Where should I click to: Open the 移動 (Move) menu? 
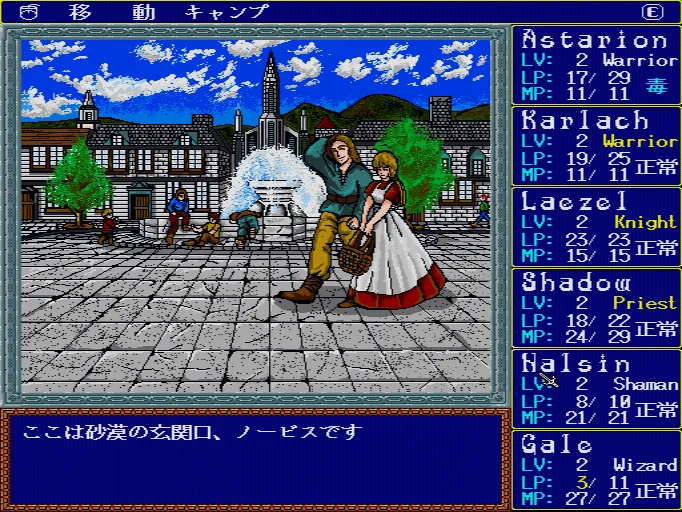[x=110, y=12]
